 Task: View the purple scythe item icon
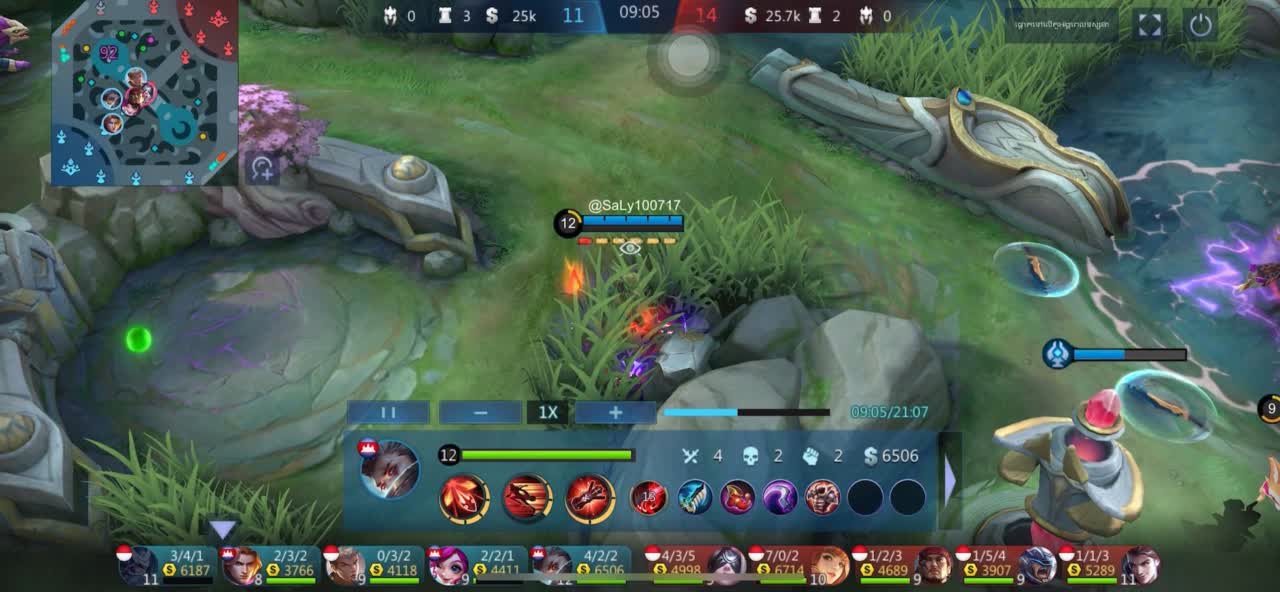780,497
